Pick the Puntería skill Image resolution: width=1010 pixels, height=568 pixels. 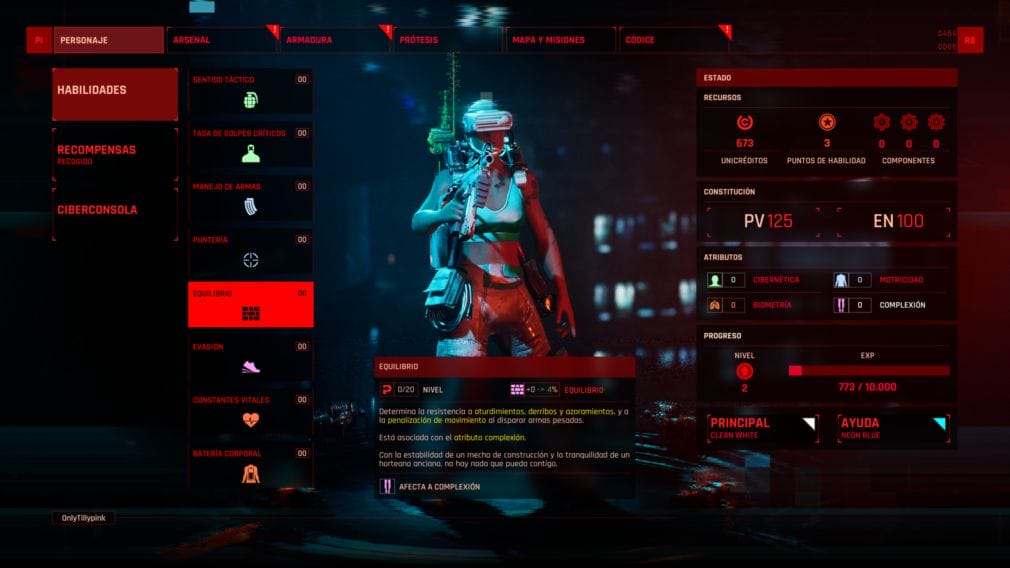click(x=250, y=251)
